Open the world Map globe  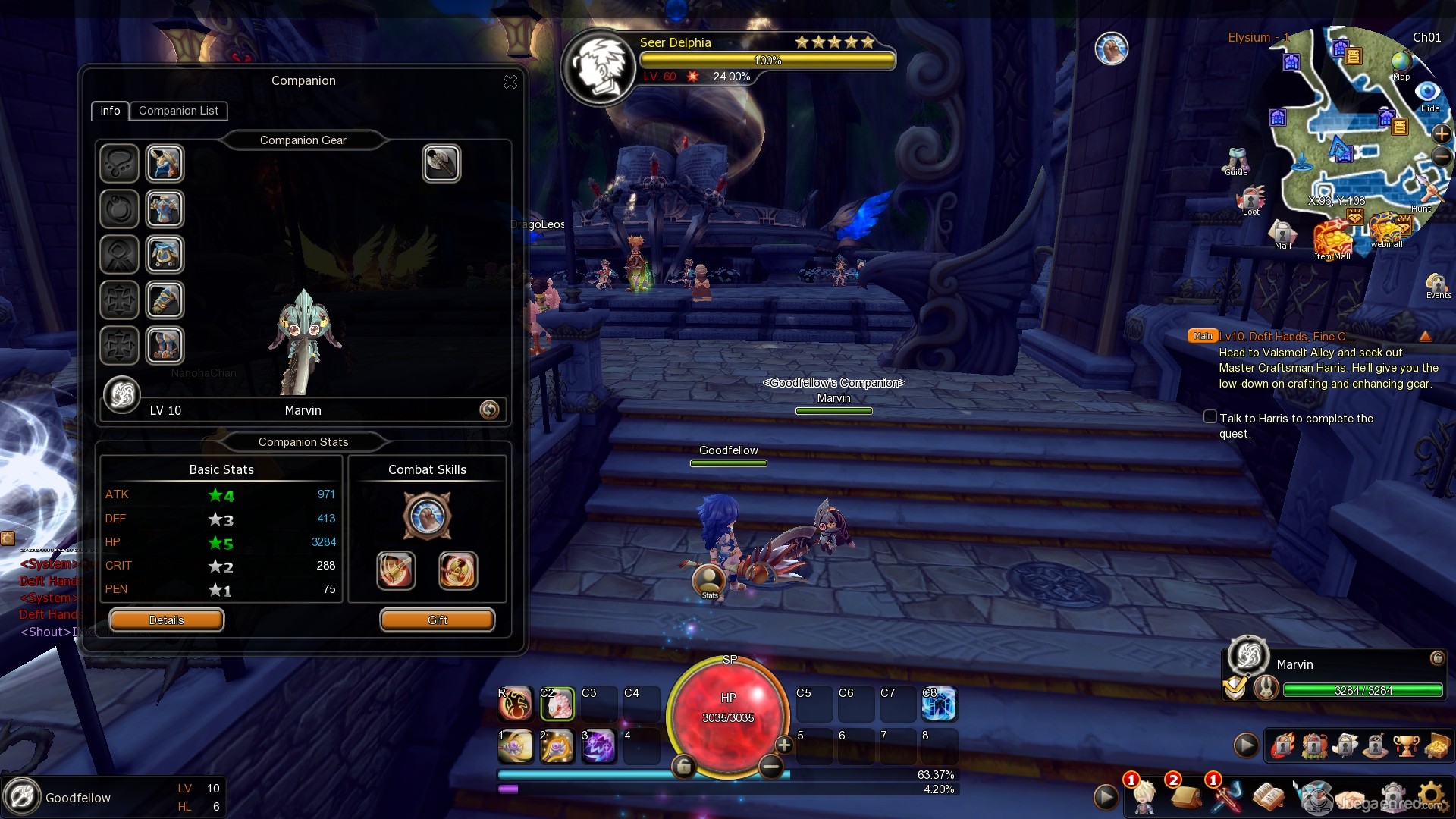click(1401, 63)
